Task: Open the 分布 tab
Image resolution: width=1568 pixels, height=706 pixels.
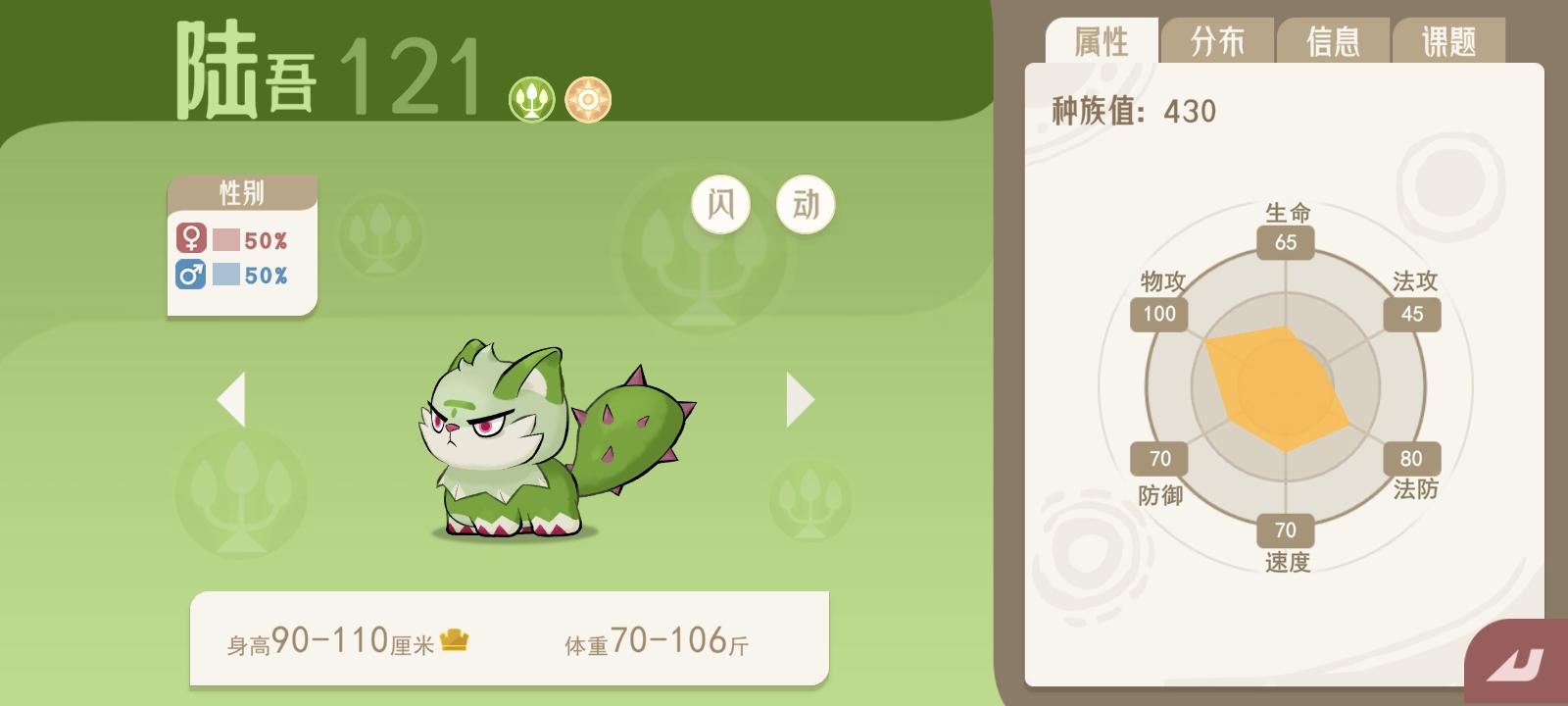Action: click(1218, 40)
